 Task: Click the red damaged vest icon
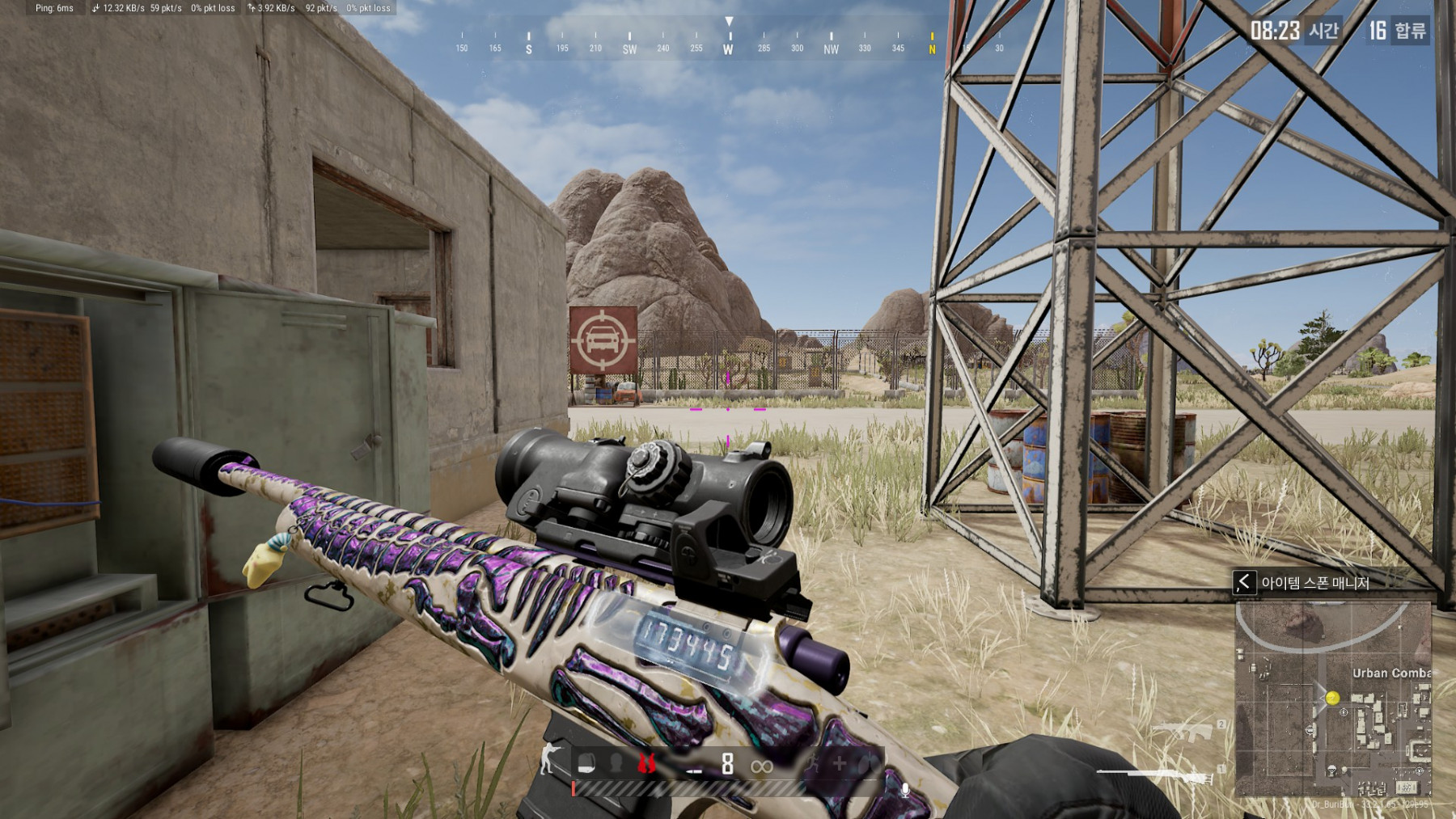point(646,763)
